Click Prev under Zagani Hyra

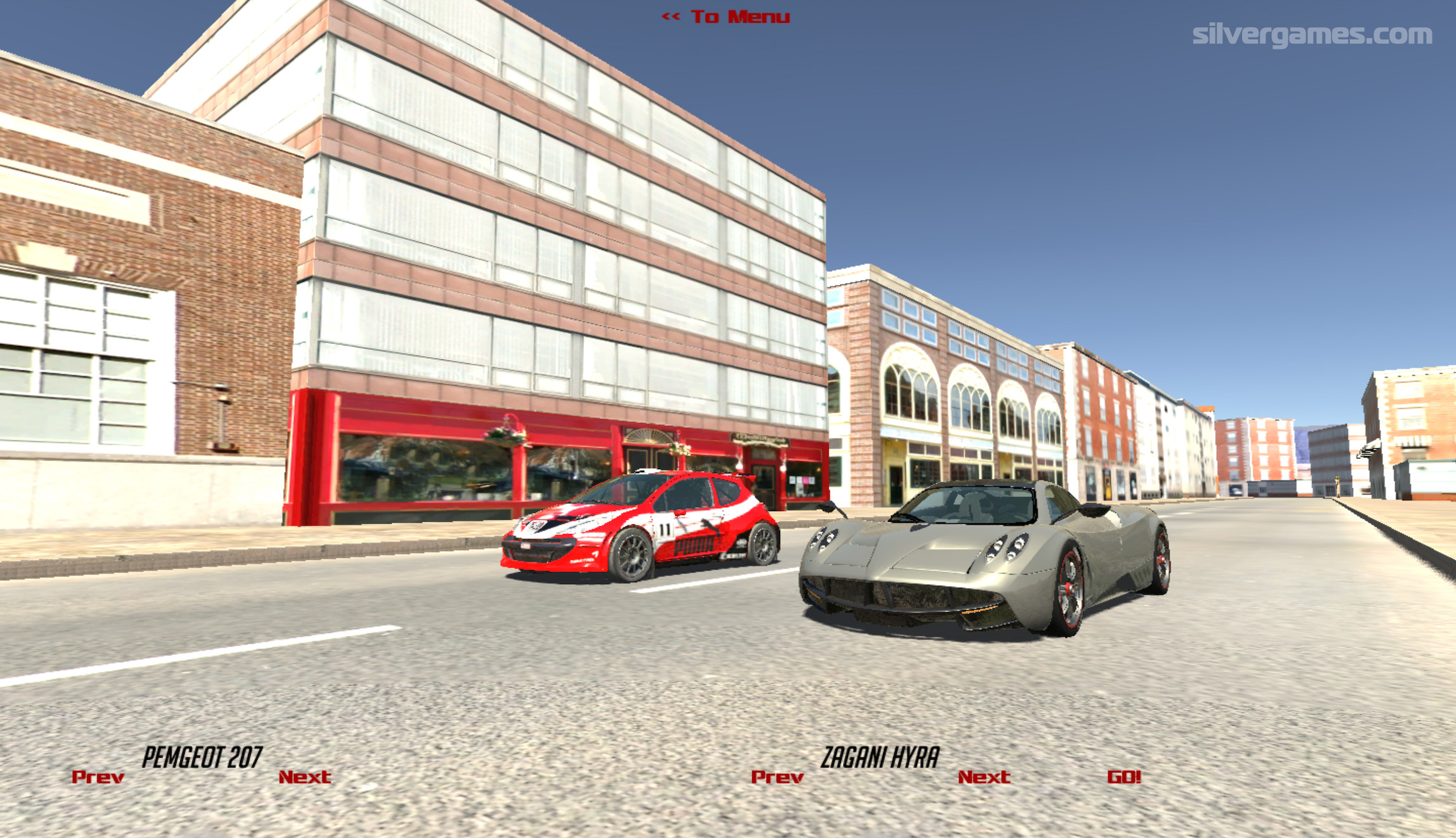(x=777, y=777)
